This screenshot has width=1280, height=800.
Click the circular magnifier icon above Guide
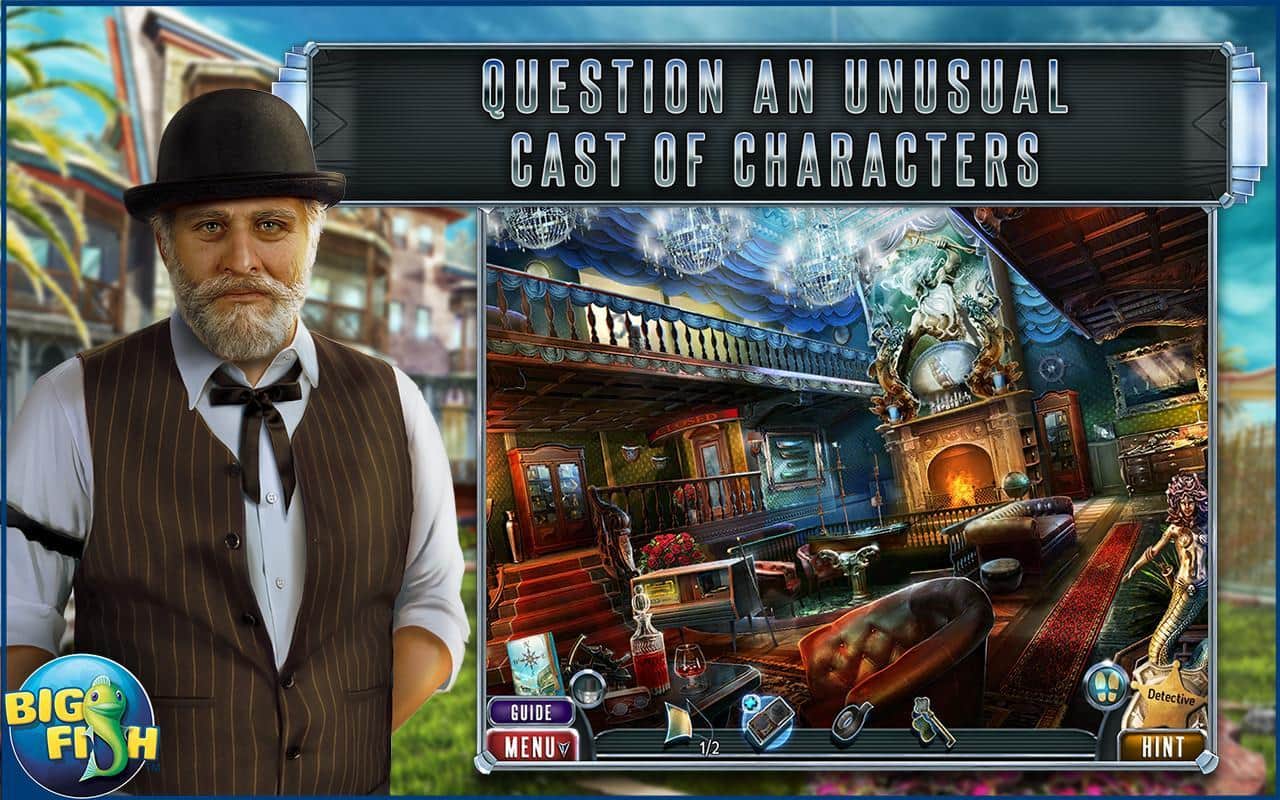(589, 689)
